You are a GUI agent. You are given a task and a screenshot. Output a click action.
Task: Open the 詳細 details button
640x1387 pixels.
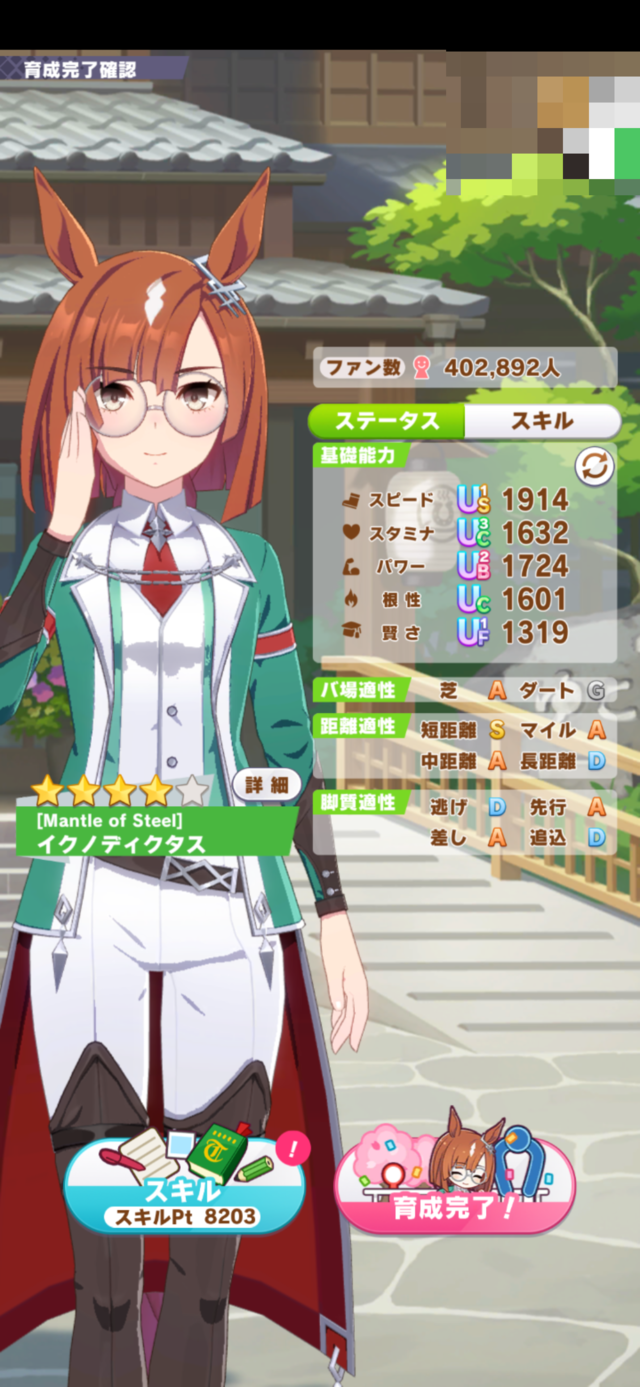[267, 785]
